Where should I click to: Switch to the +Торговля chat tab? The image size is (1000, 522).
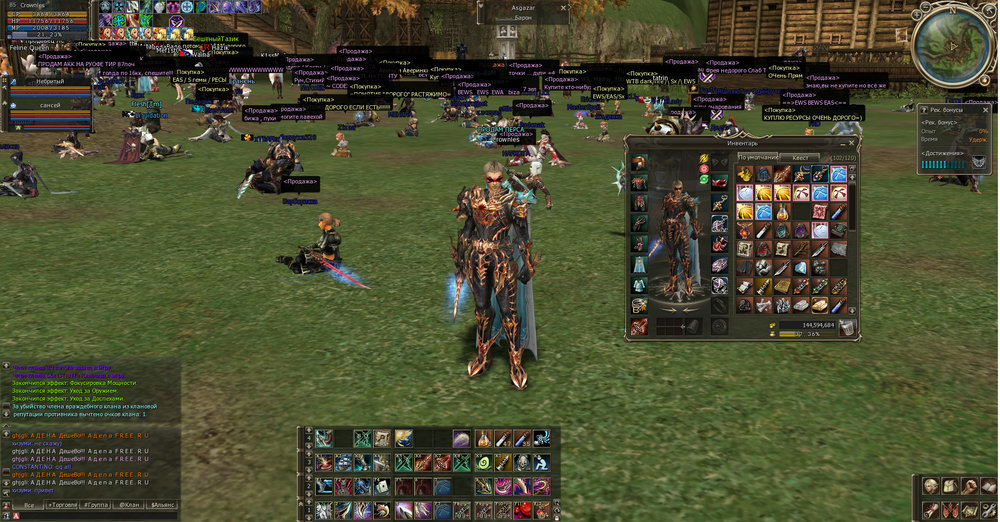click(x=63, y=506)
